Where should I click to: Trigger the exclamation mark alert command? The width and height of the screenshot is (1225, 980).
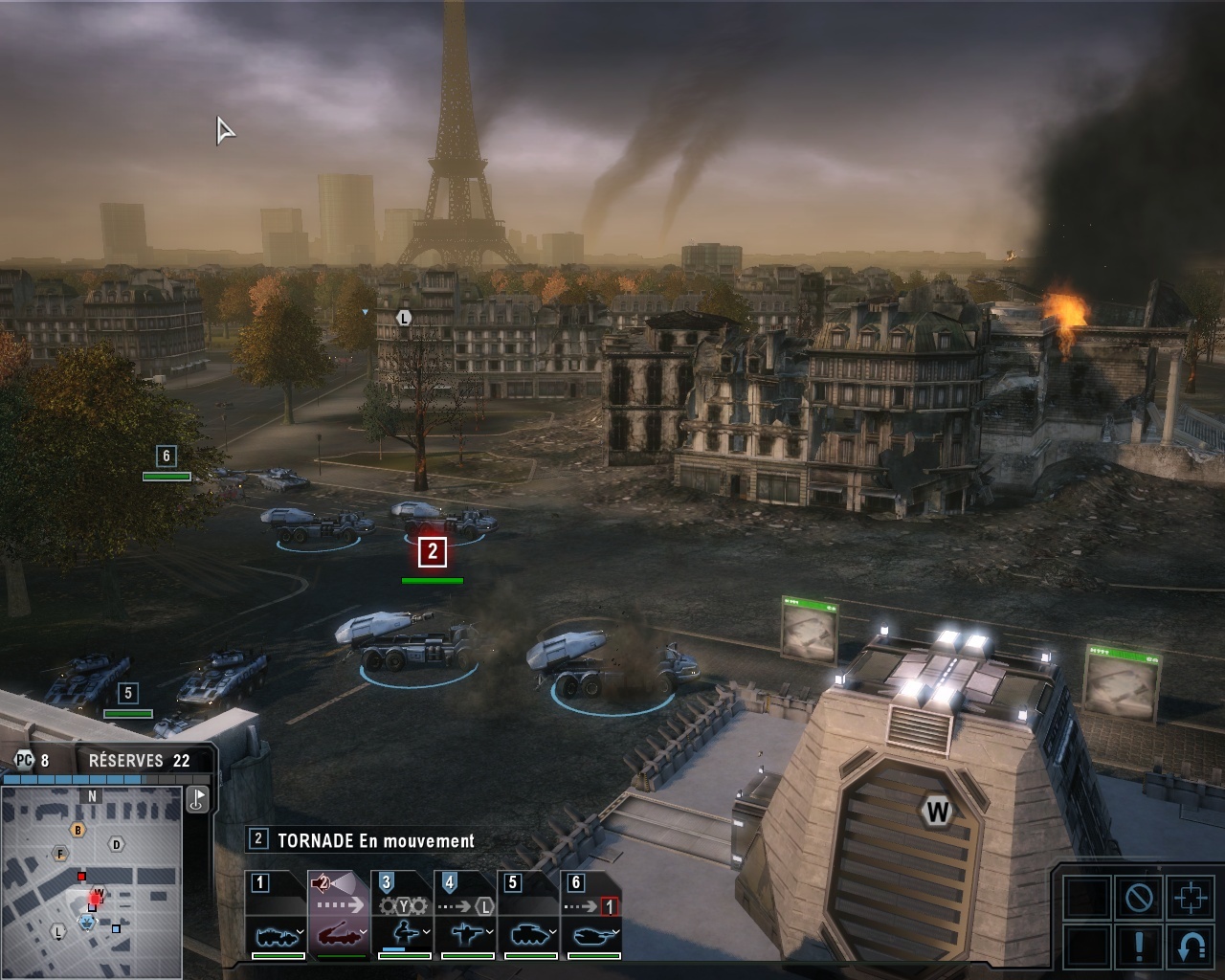click(x=1139, y=947)
